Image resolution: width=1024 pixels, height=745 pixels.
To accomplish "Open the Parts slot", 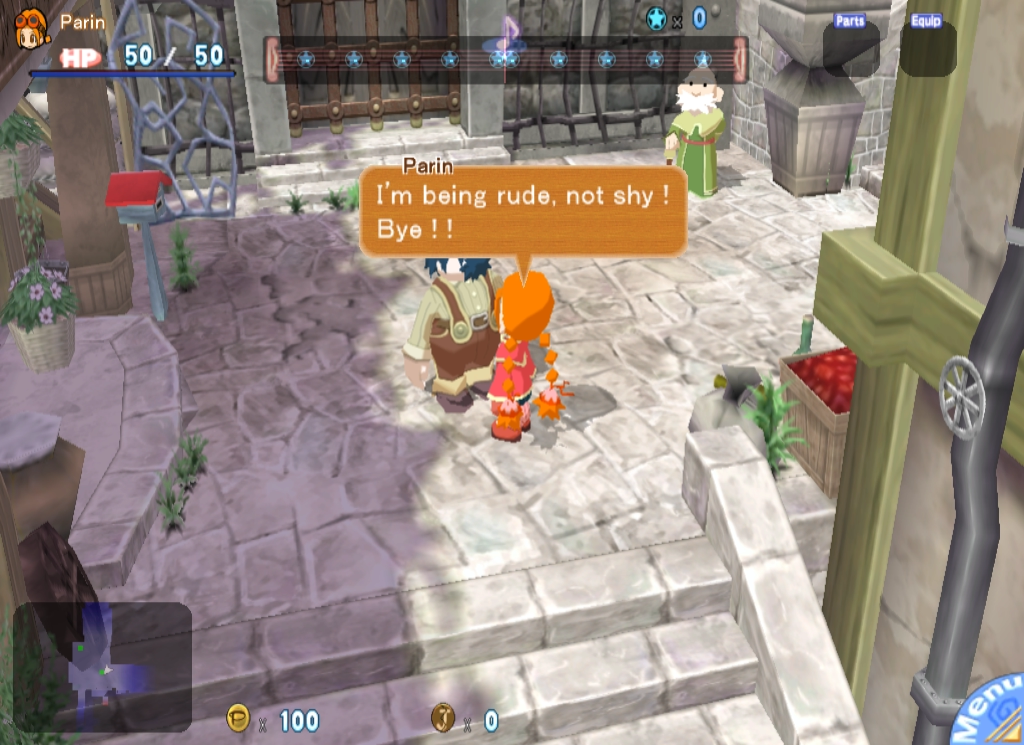I will [x=851, y=48].
